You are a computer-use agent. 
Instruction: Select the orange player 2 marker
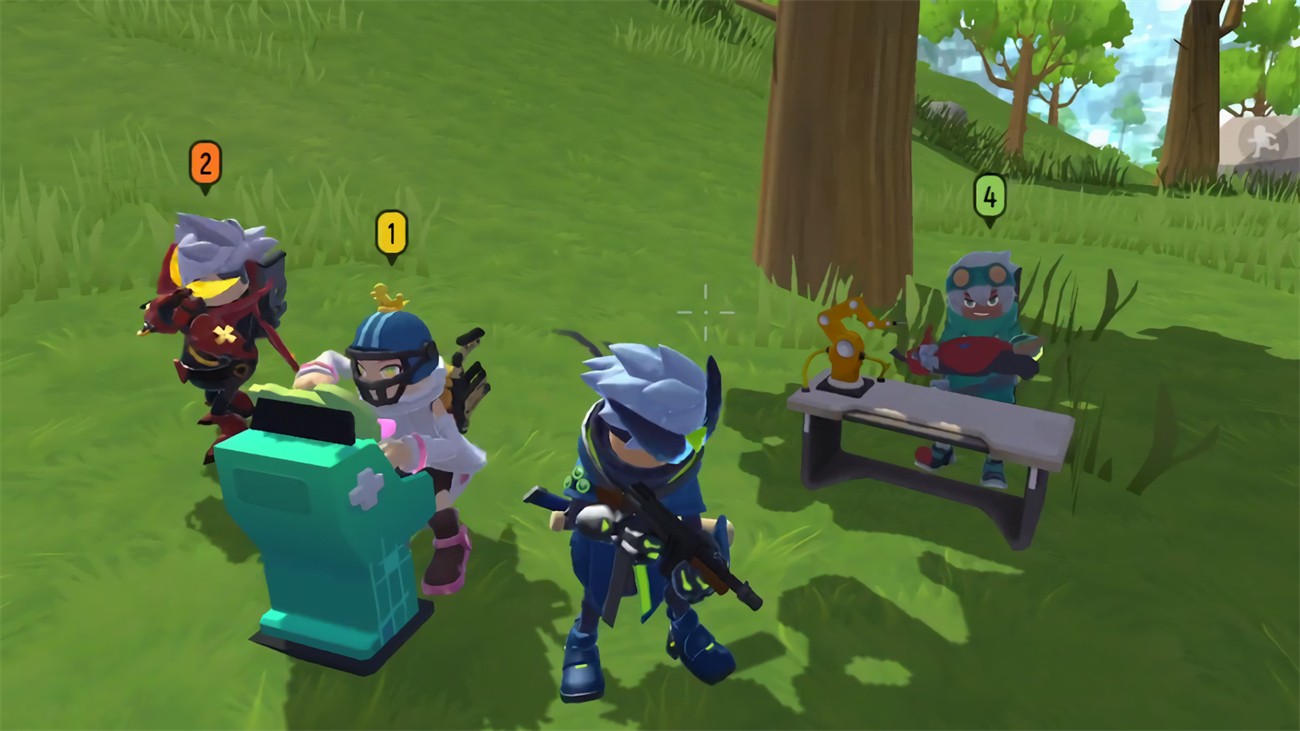point(205,164)
